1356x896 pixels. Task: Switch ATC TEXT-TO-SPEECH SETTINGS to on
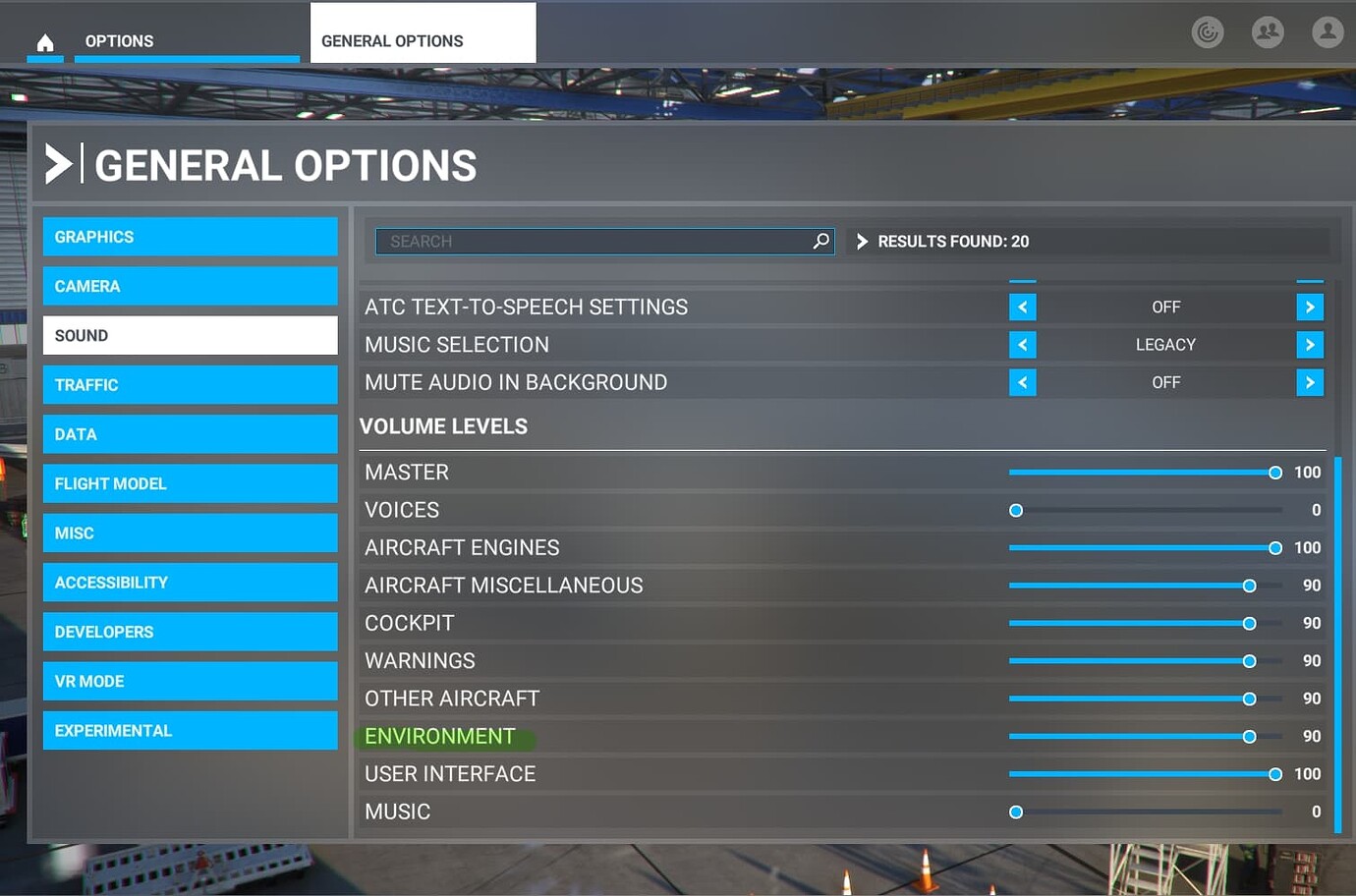point(1310,307)
